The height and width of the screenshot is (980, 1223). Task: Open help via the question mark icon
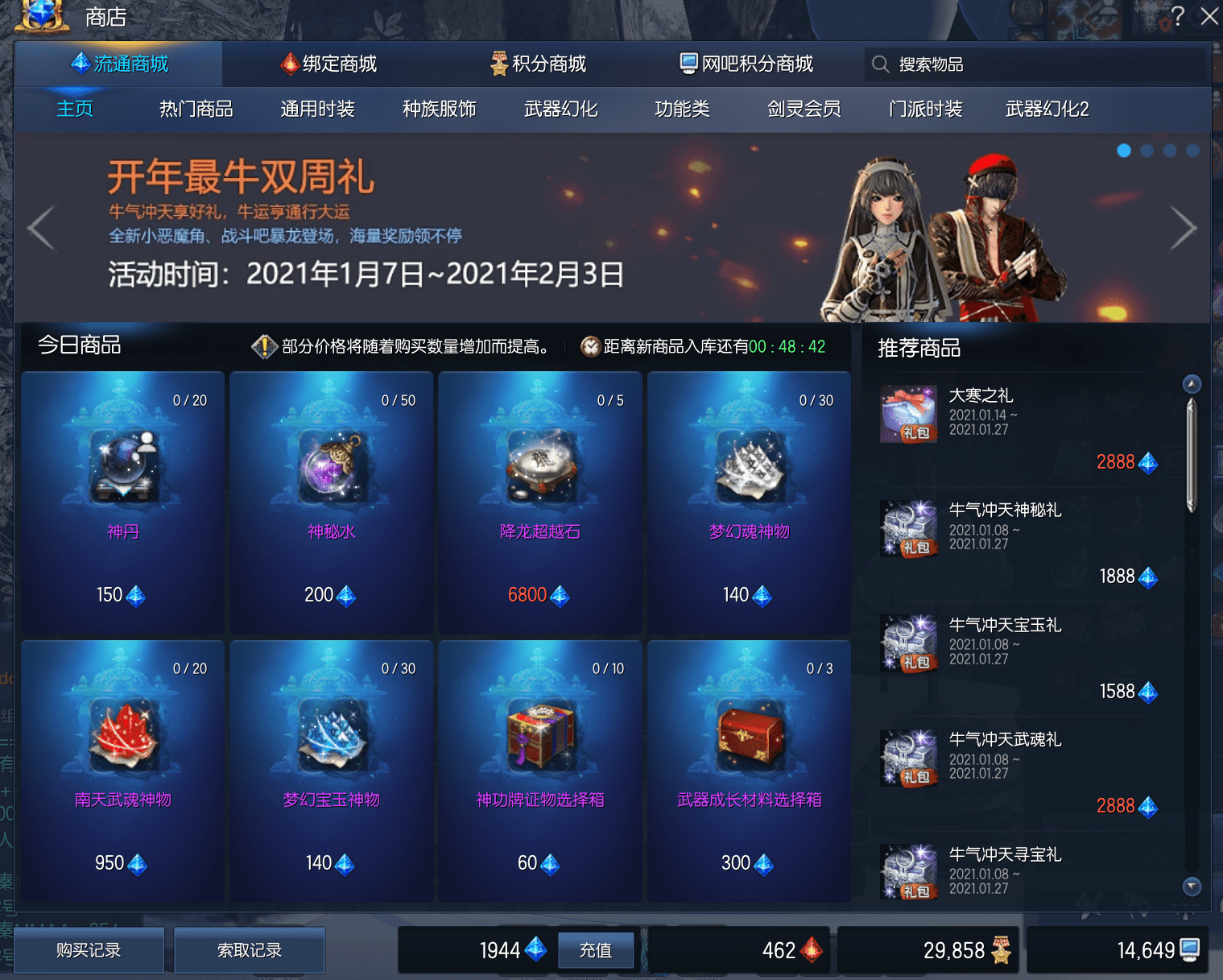[1179, 15]
